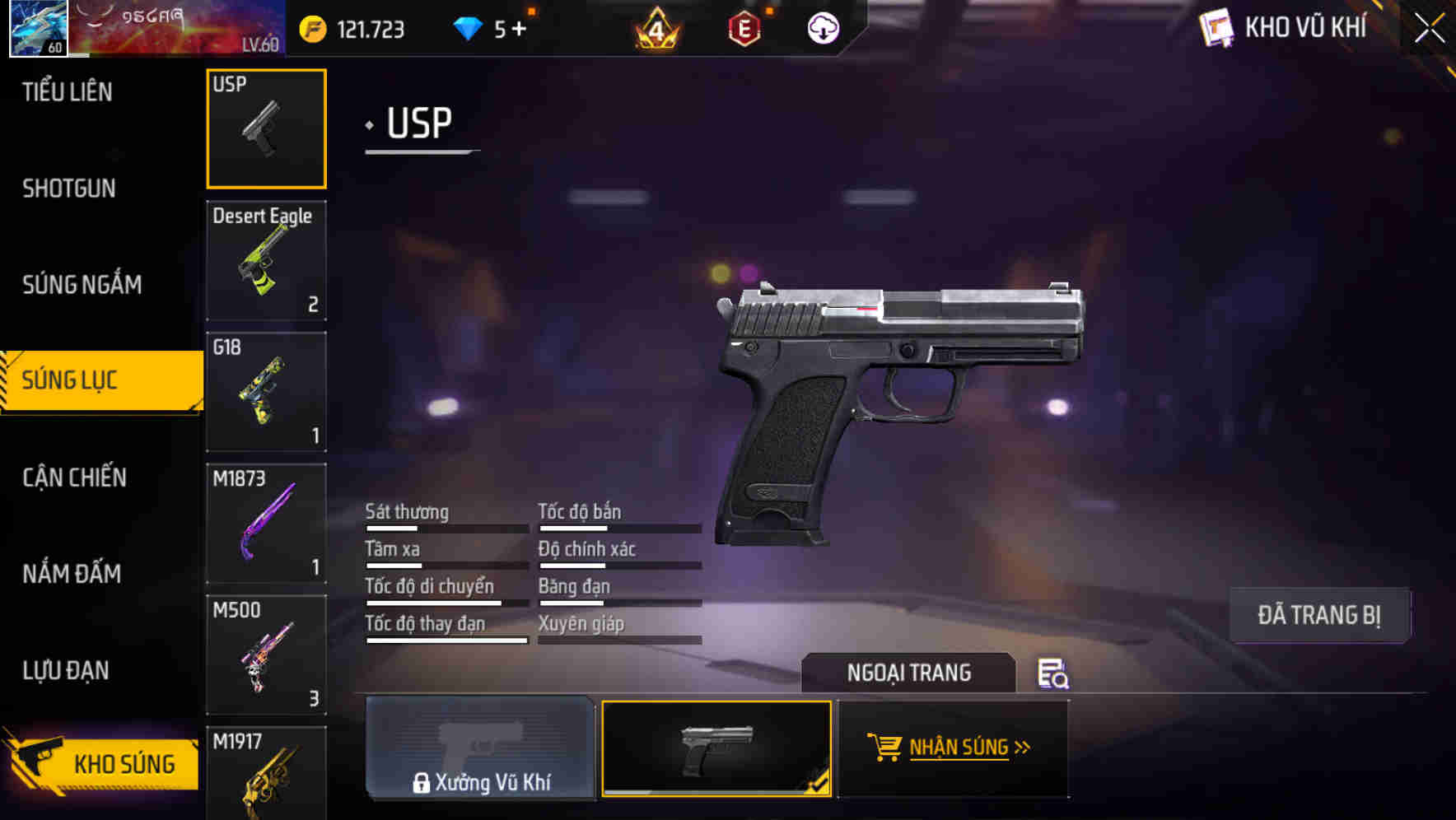Viewport: 1456px width, 820px height.
Task: Click the KHO VŨ KHÍ weapon book icon
Action: tap(1216, 26)
